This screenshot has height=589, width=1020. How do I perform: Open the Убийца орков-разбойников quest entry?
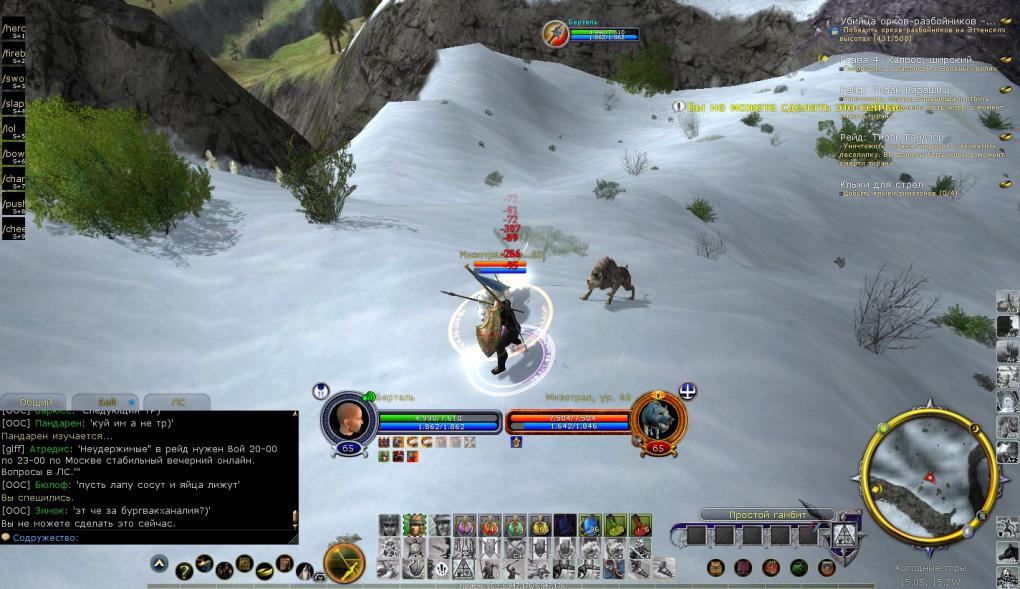(917, 20)
